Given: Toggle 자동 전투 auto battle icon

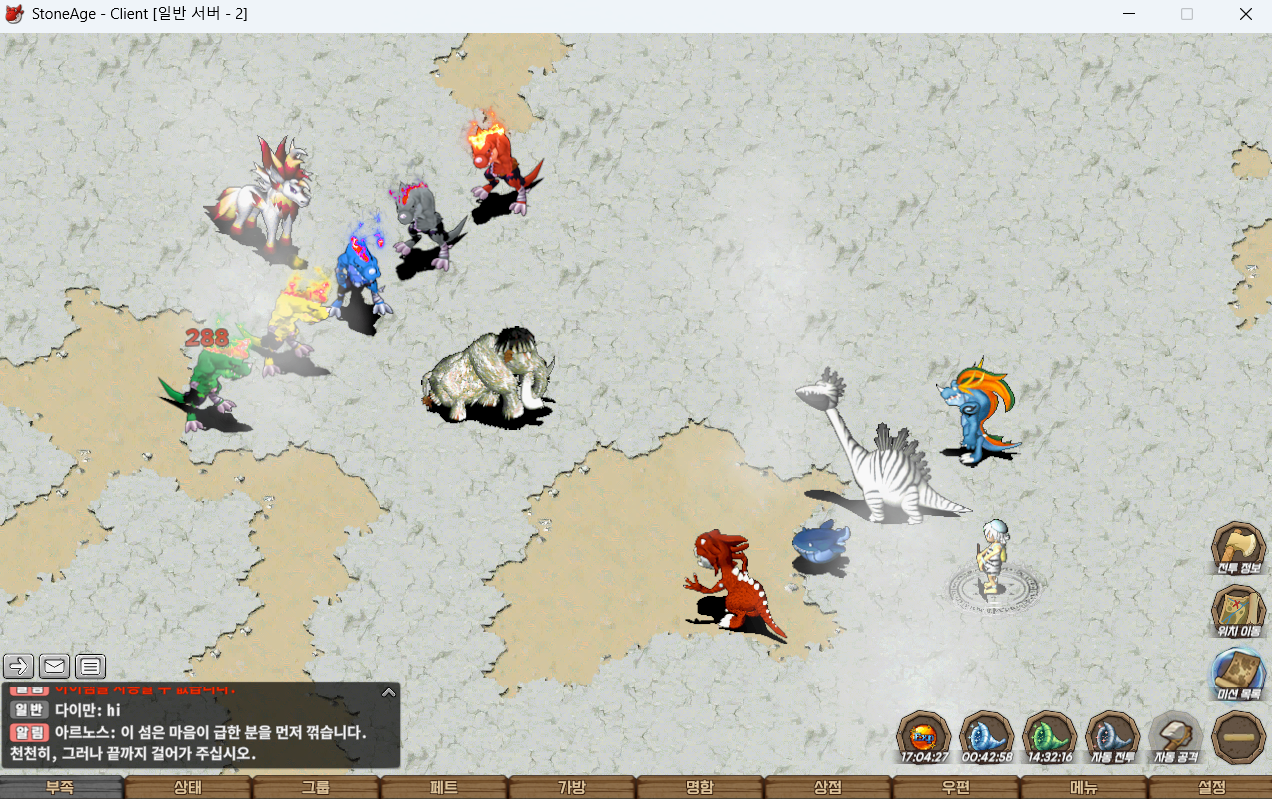Looking at the screenshot, I should [x=1113, y=736].
